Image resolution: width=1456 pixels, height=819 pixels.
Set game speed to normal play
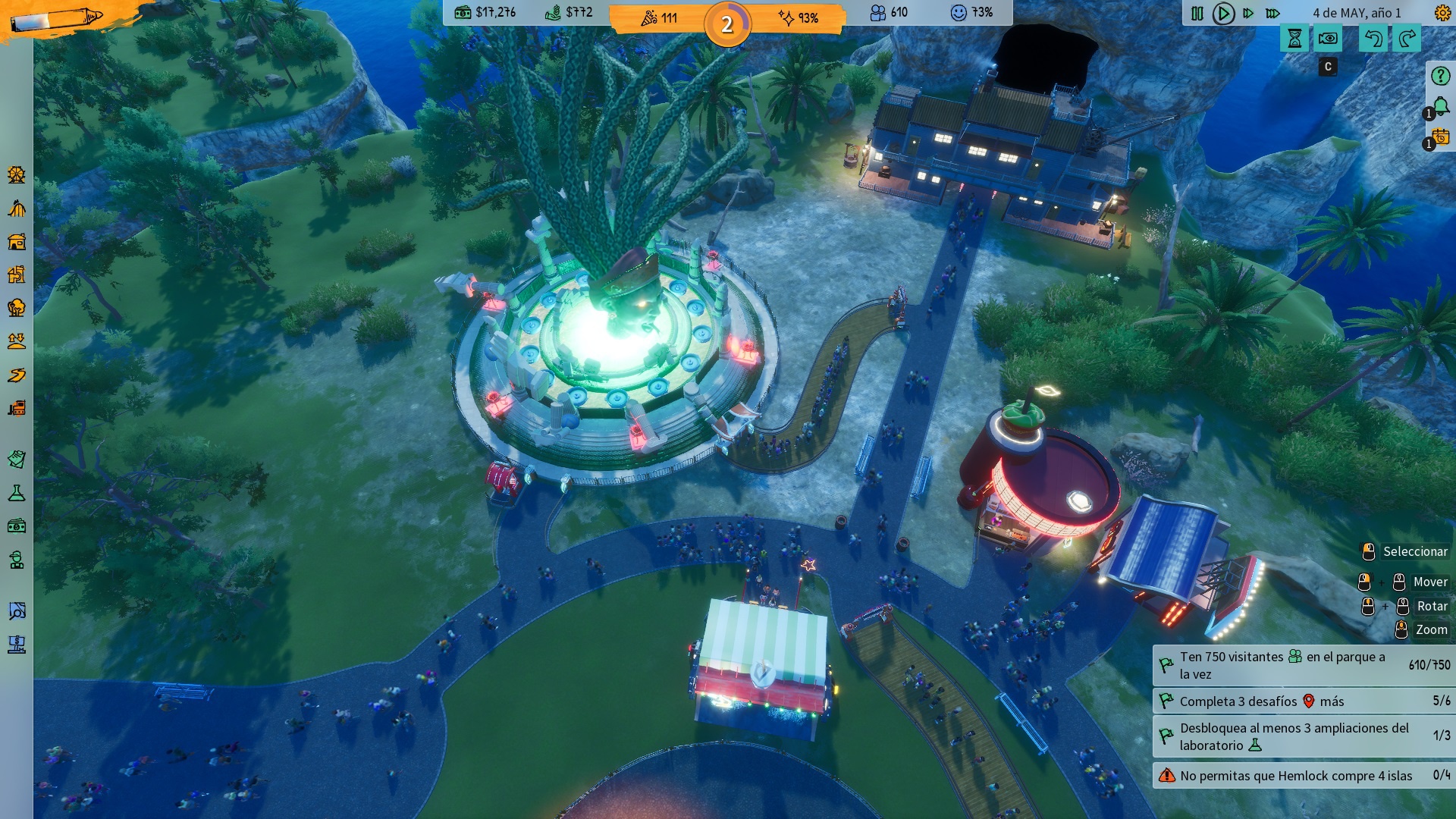pyautogui.click(x=1222, y=14)
